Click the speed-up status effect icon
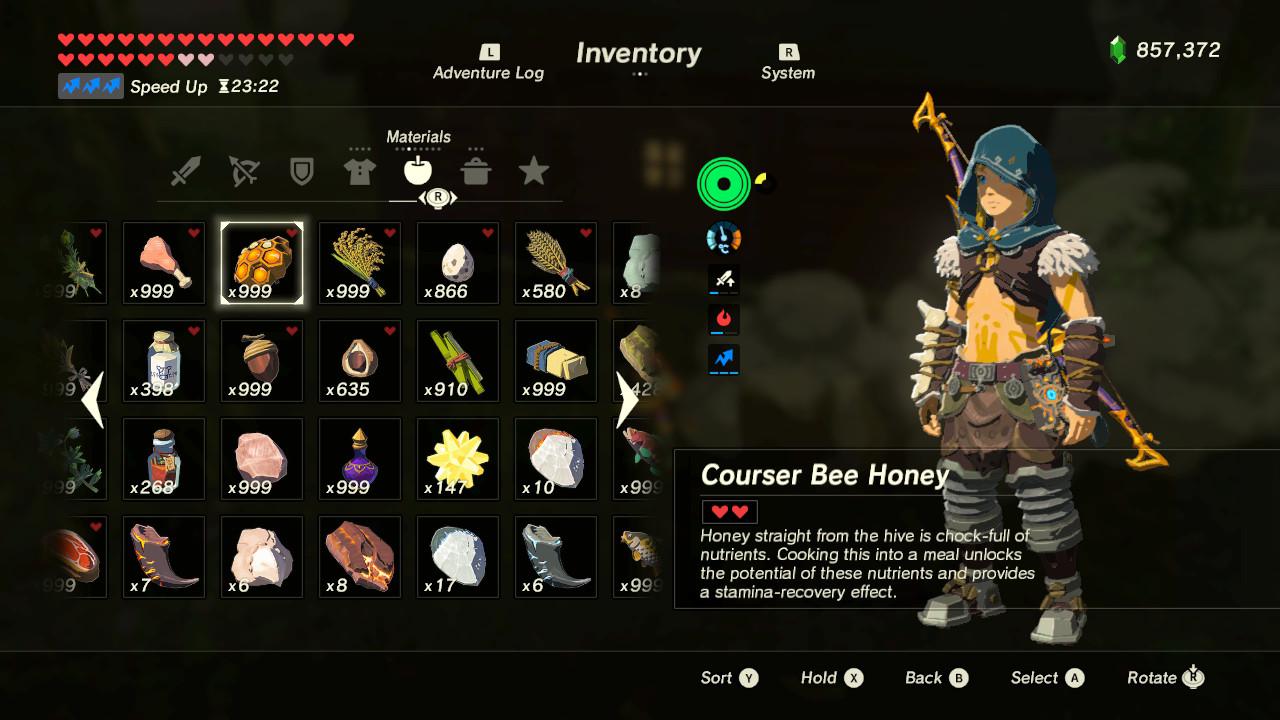Image resolution: width=1280 pixels, height=720 pixels. (x=723, y=360)
